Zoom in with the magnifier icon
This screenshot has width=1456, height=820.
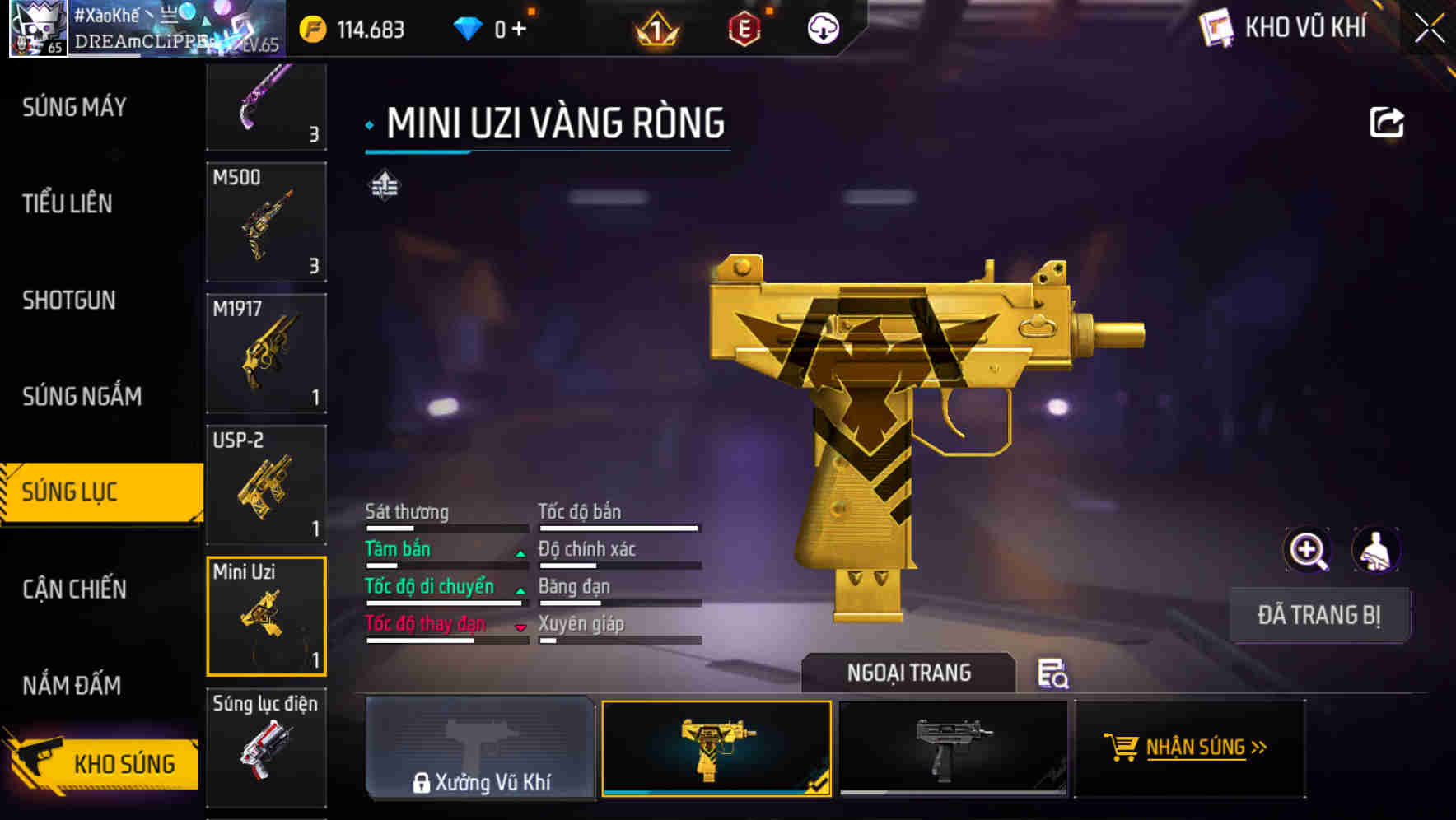click(x=1307, y=550)
